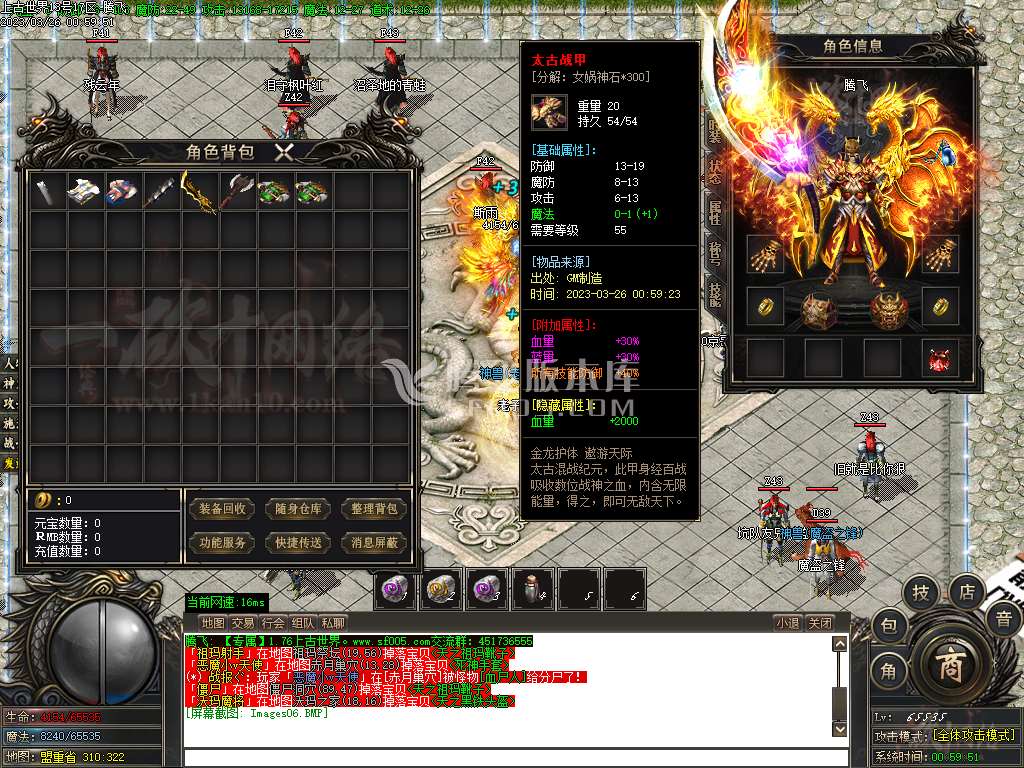Click the 小退 logout button
This screenshot has width=1024, height=768.
click(x=787, y=623)
